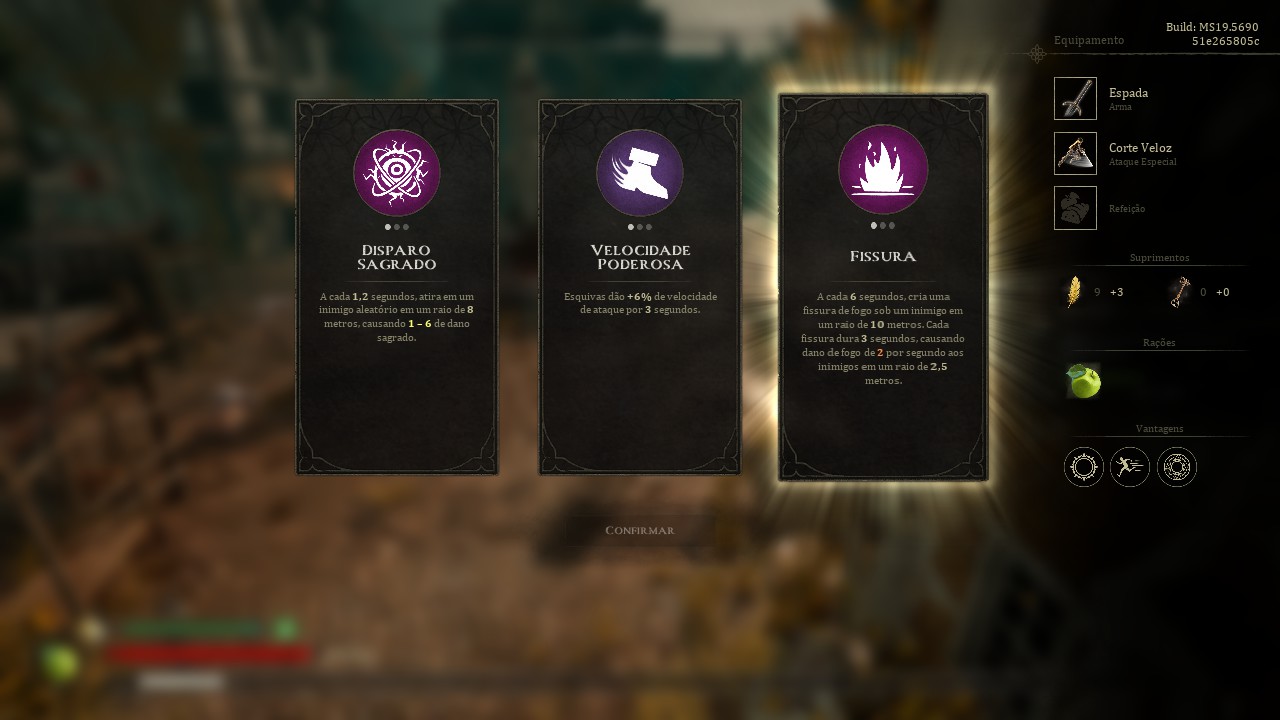1280x720 pixels.
Task: Open the Corte Veloz special attack slot
Action: click(x=1075, y=153)
